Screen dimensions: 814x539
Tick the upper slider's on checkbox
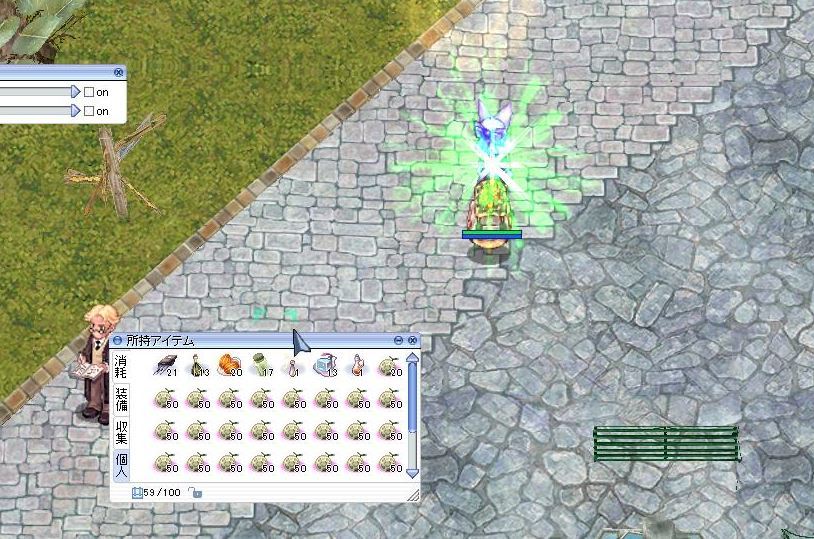click(89, 92)
